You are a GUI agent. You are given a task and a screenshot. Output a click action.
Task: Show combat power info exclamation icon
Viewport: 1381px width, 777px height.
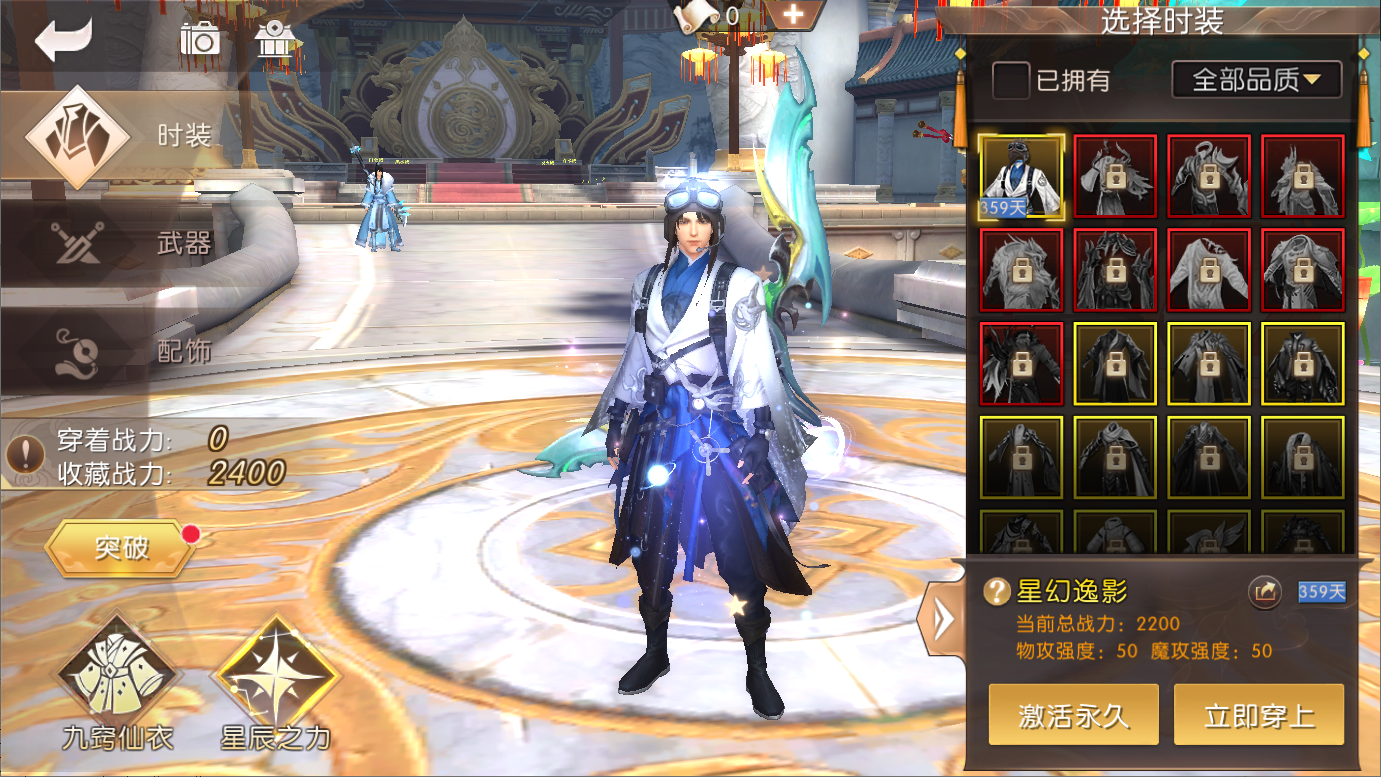24,455
